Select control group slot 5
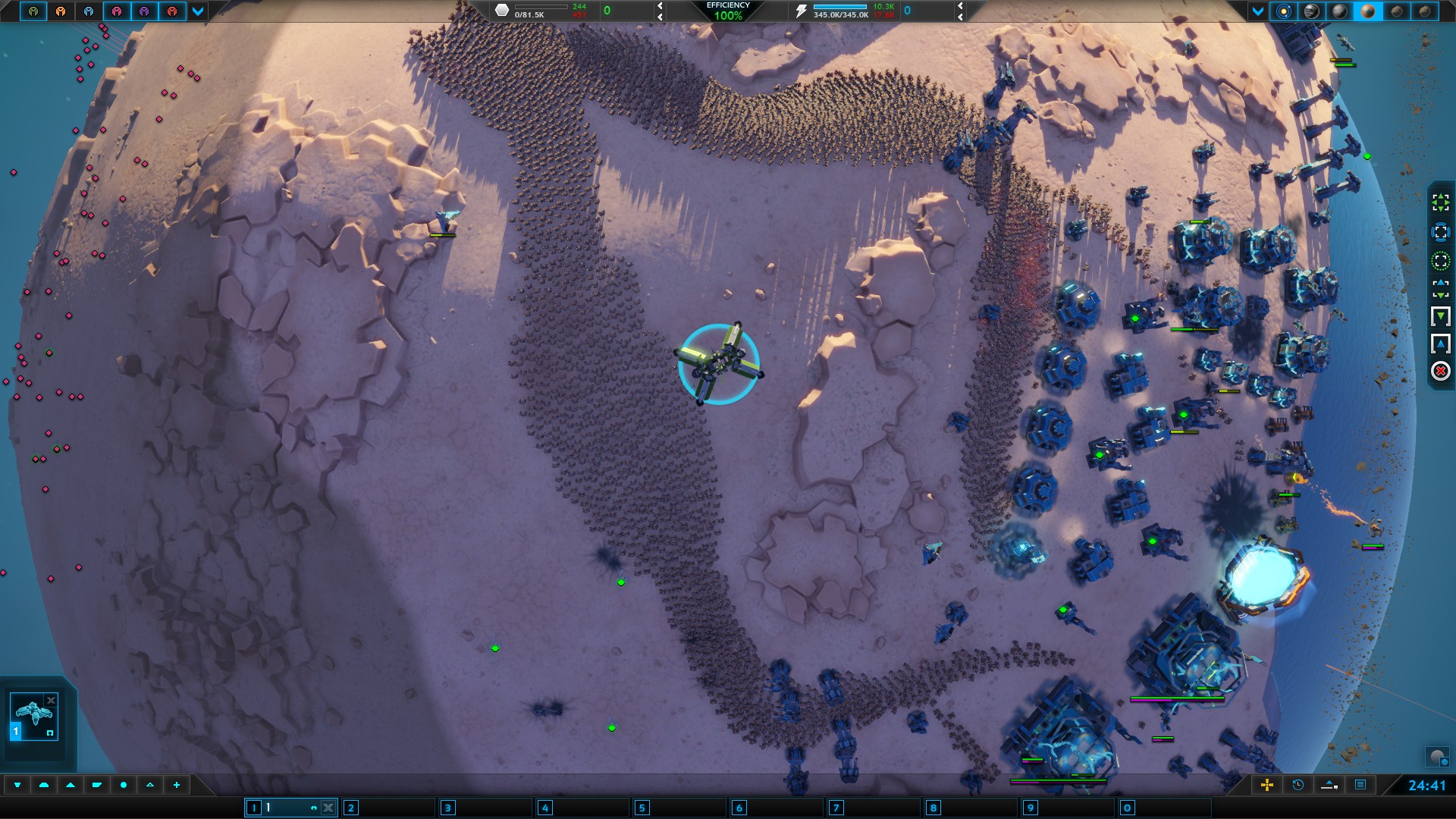1456x819 pixels. click(x=642, y=808)
